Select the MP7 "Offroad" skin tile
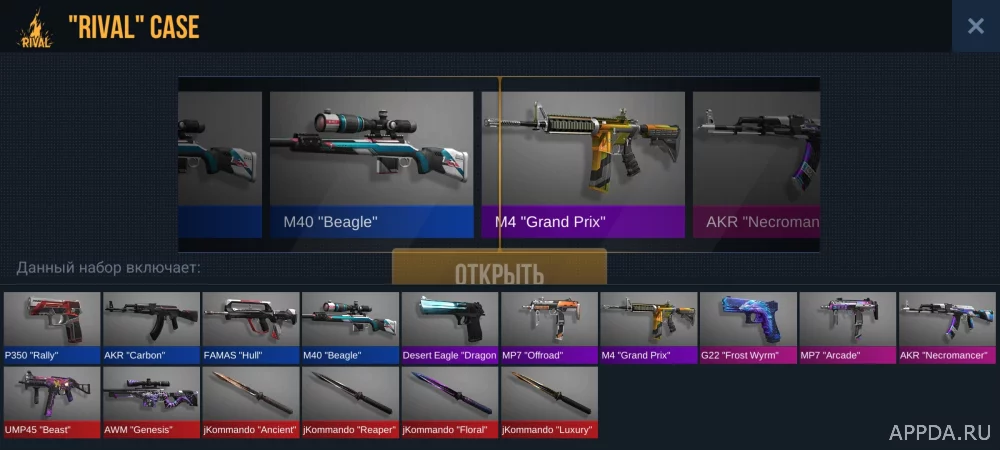 coord(549,326)
